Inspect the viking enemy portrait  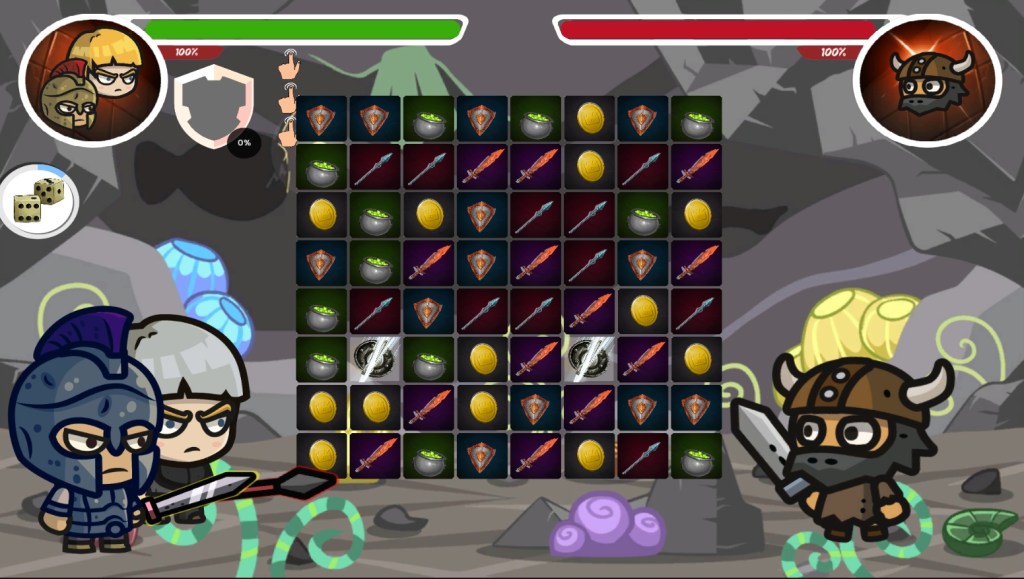[928, 80]
